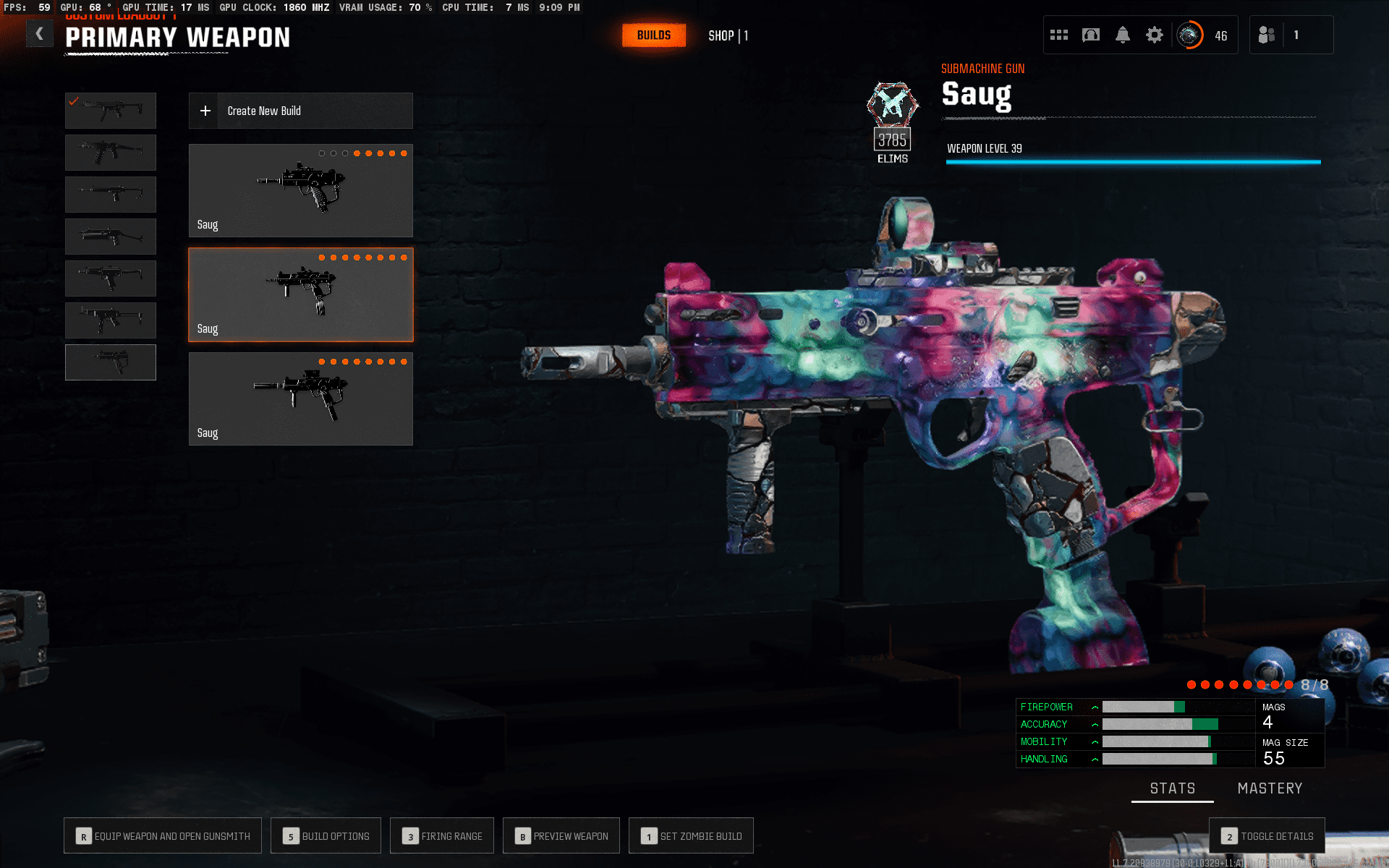Click Preview Weapon
Image resolution: width=1389 pixels, height=868 pixels.
pyautogui.click(x=561, y=836)
